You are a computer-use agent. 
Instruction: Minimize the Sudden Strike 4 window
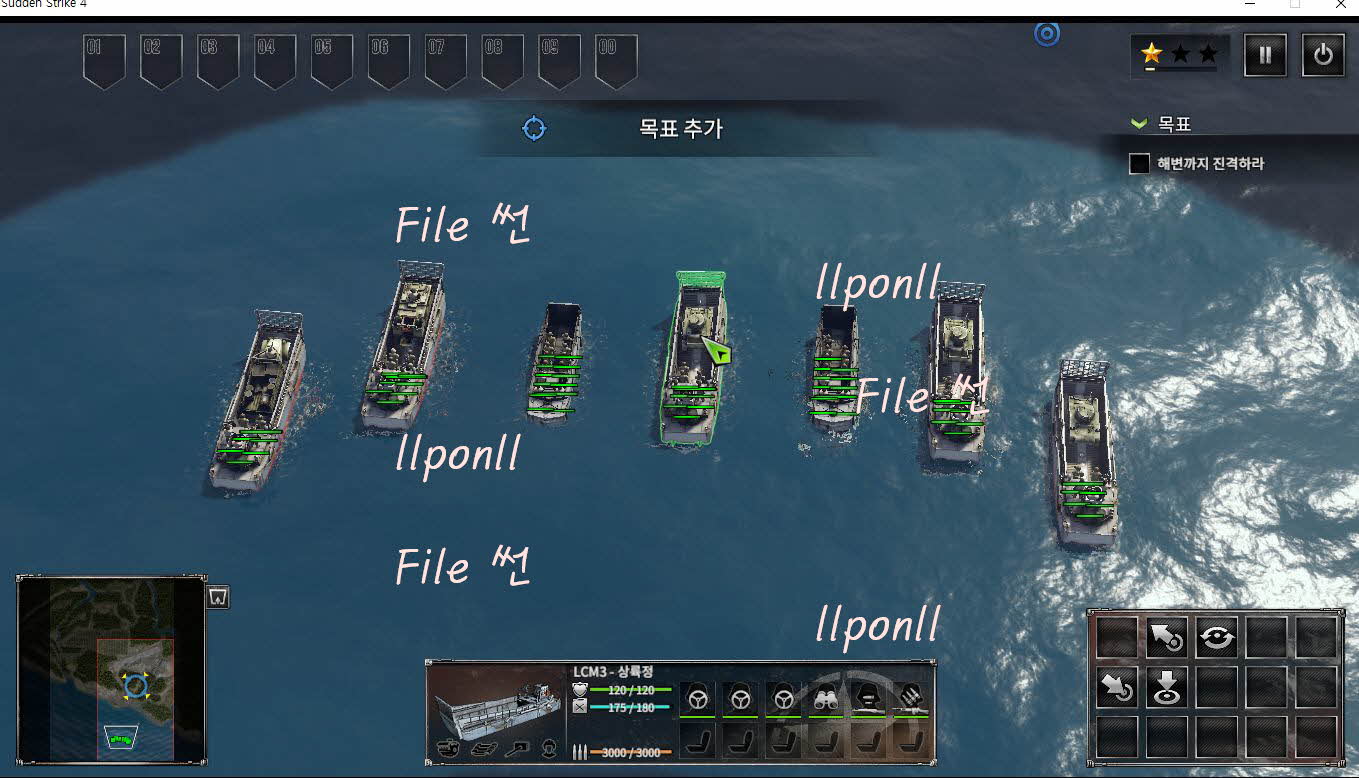tap(1250, 5)
